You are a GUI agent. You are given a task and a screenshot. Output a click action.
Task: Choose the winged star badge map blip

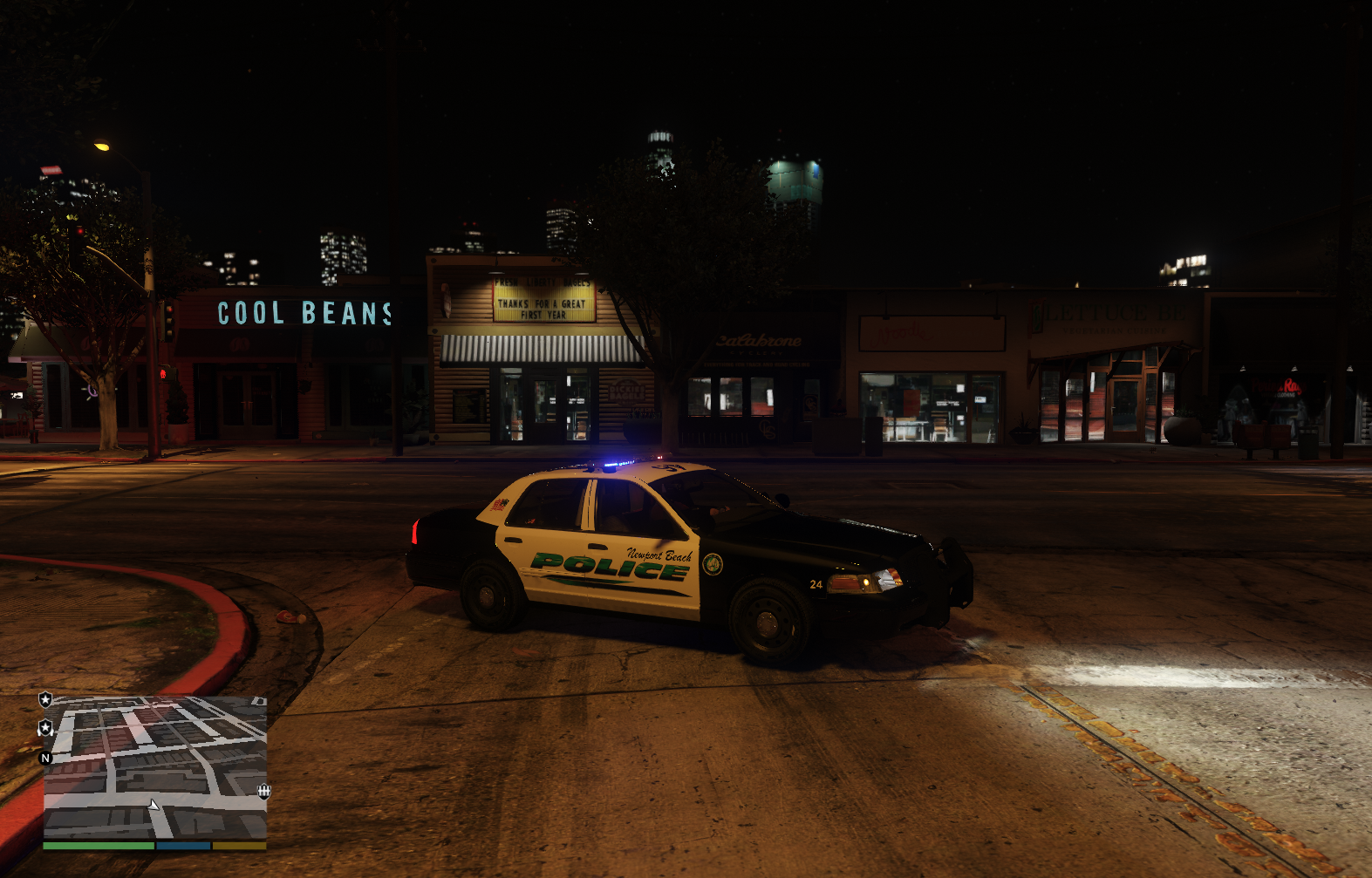point(45,727)
